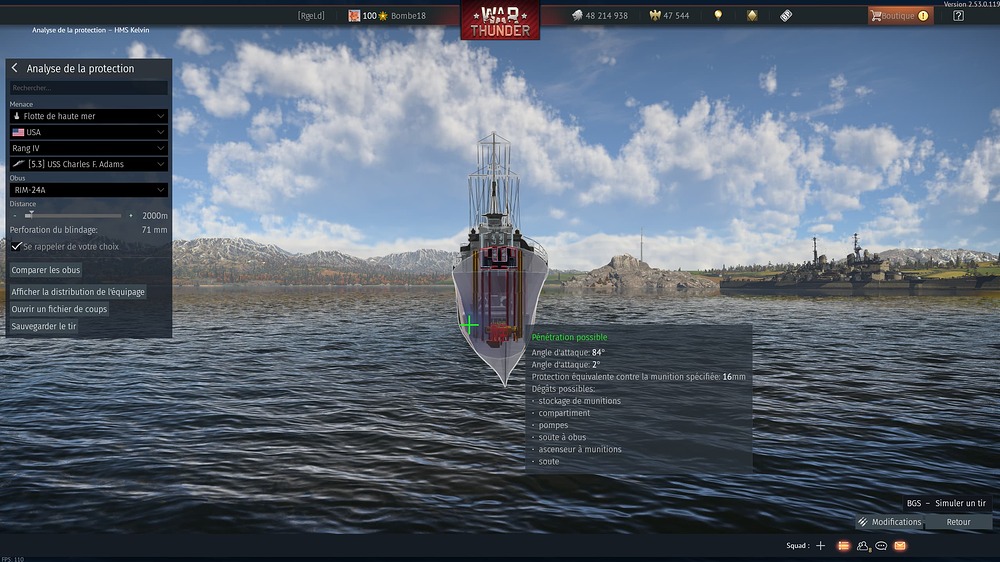Click the Rechercher search field
1000x562 pixels.
tap(88, 88)
